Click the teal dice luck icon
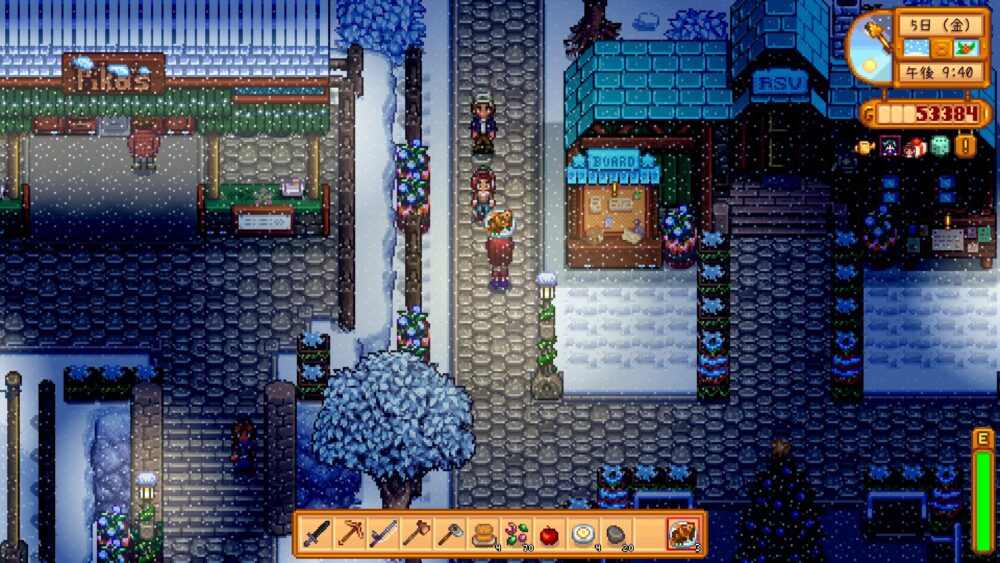 coord(939,146)
